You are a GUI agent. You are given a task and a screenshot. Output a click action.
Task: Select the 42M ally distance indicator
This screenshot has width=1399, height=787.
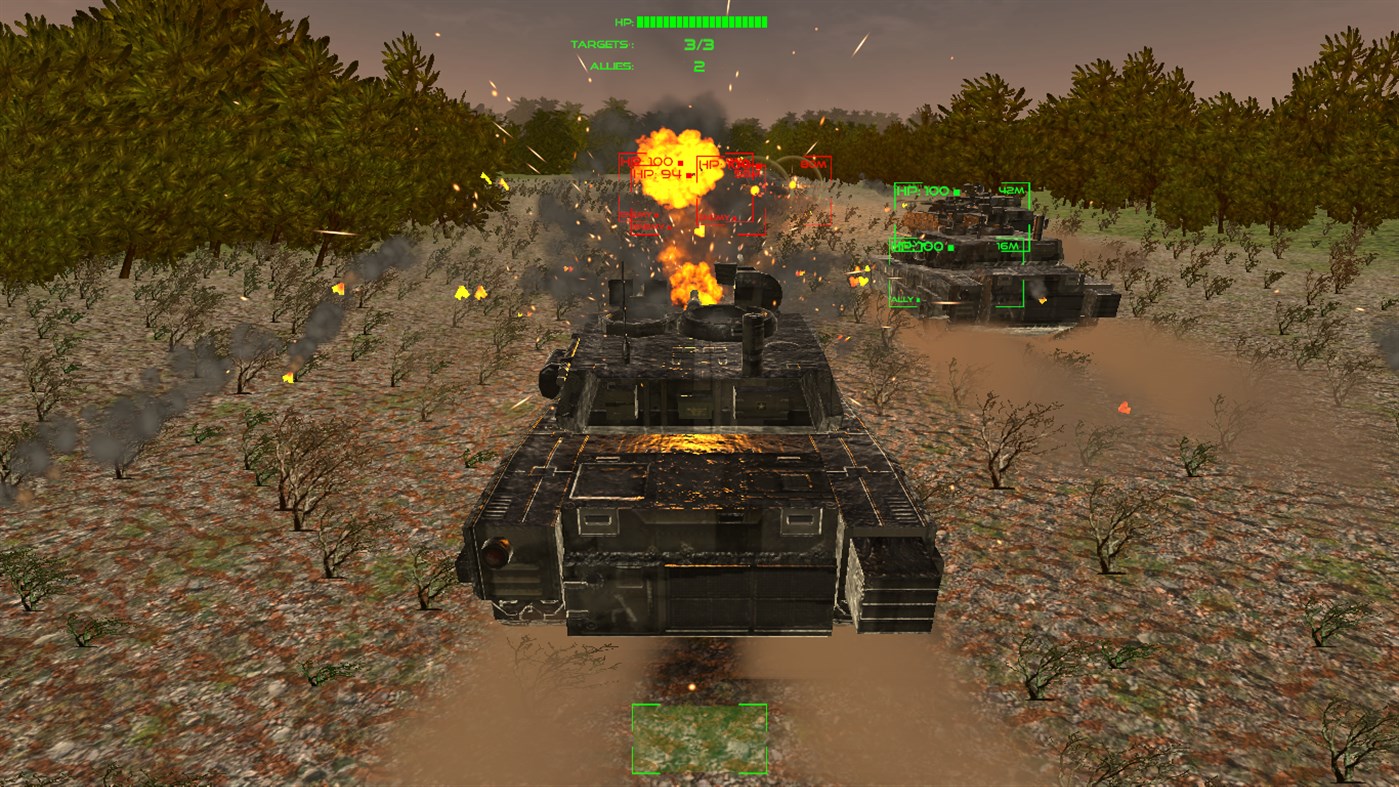point(1011,190)
